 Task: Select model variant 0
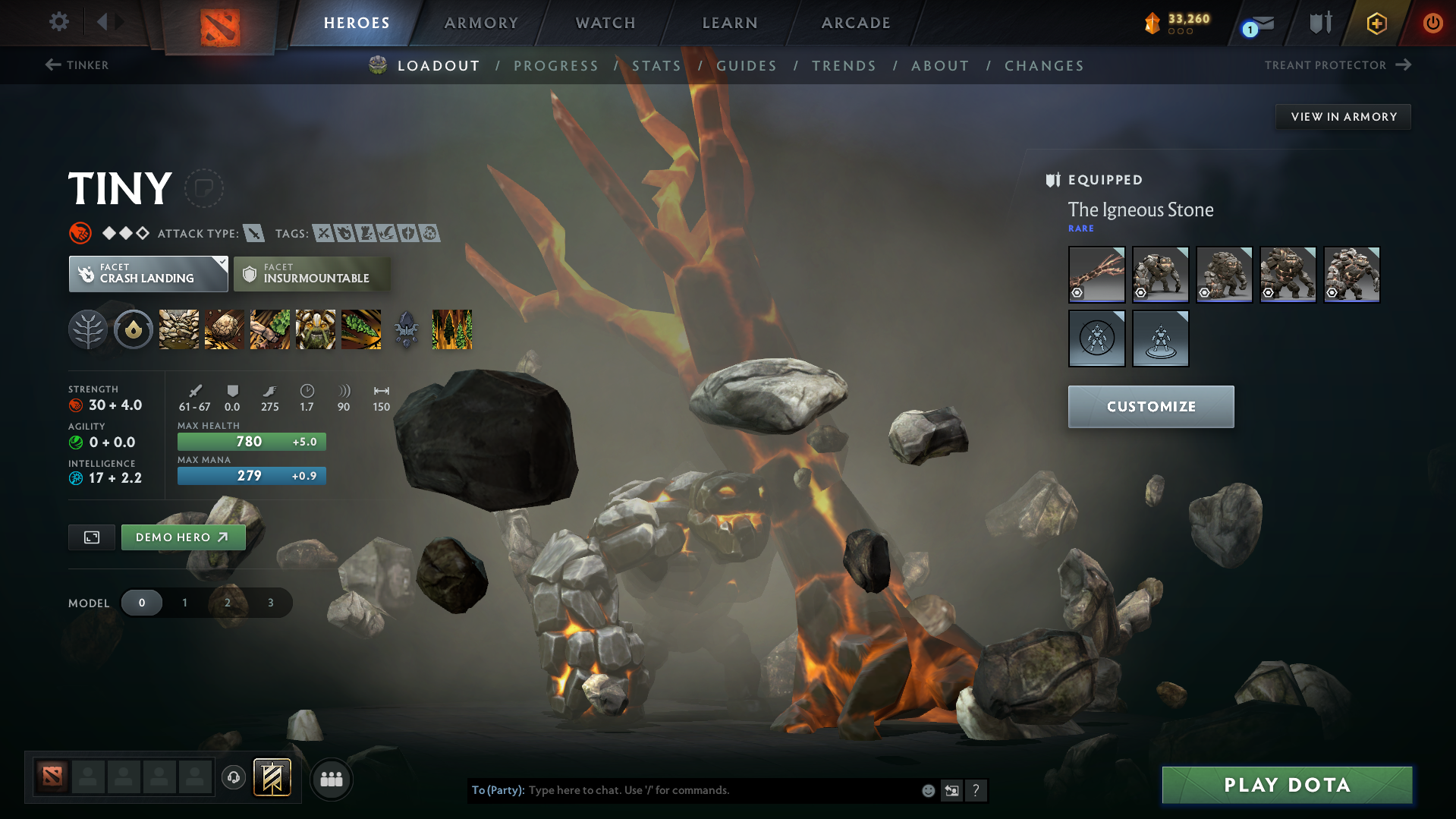(142, 602)
